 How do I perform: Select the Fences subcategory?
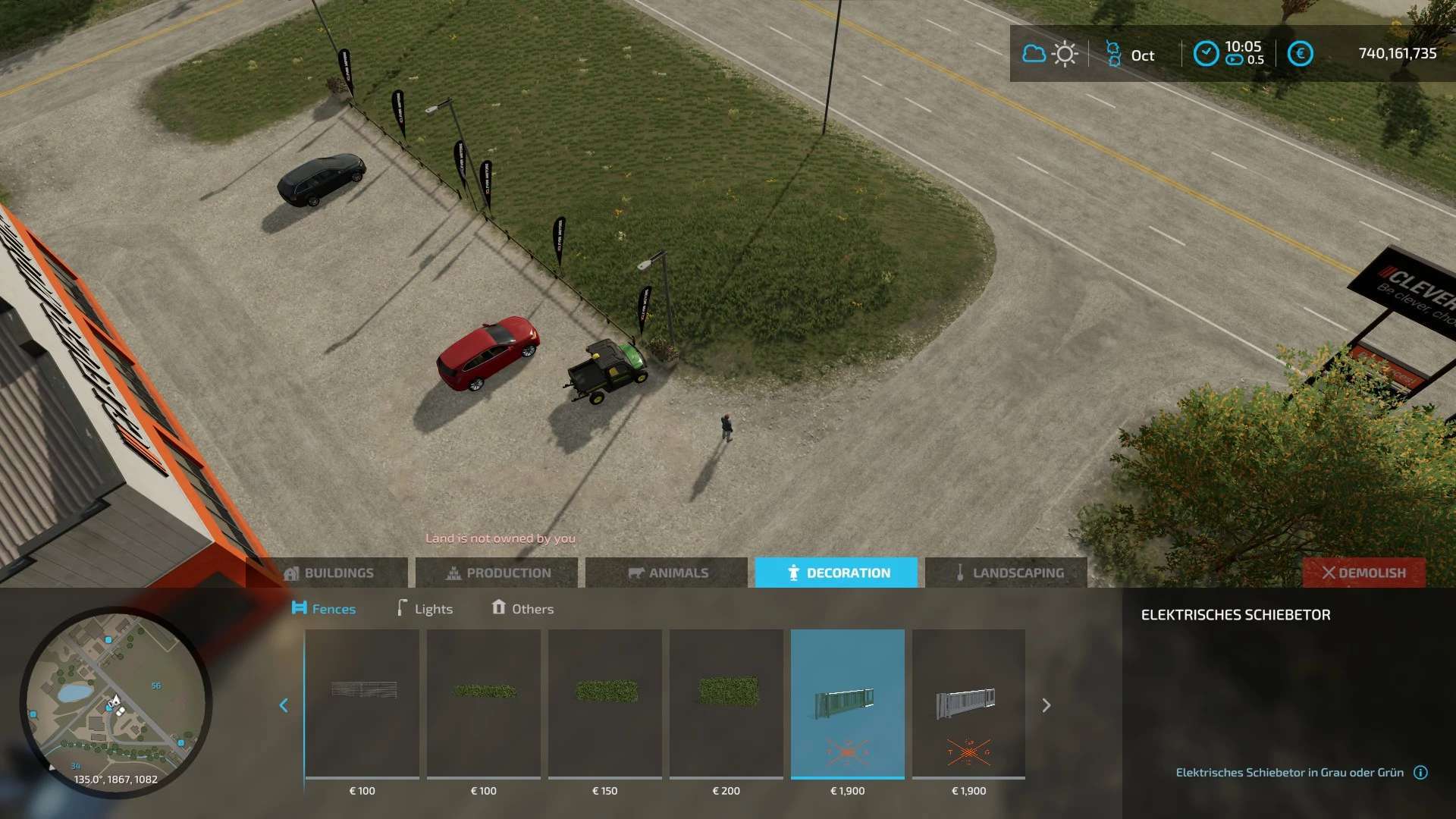pyautogui.click(x=324, y=609)
